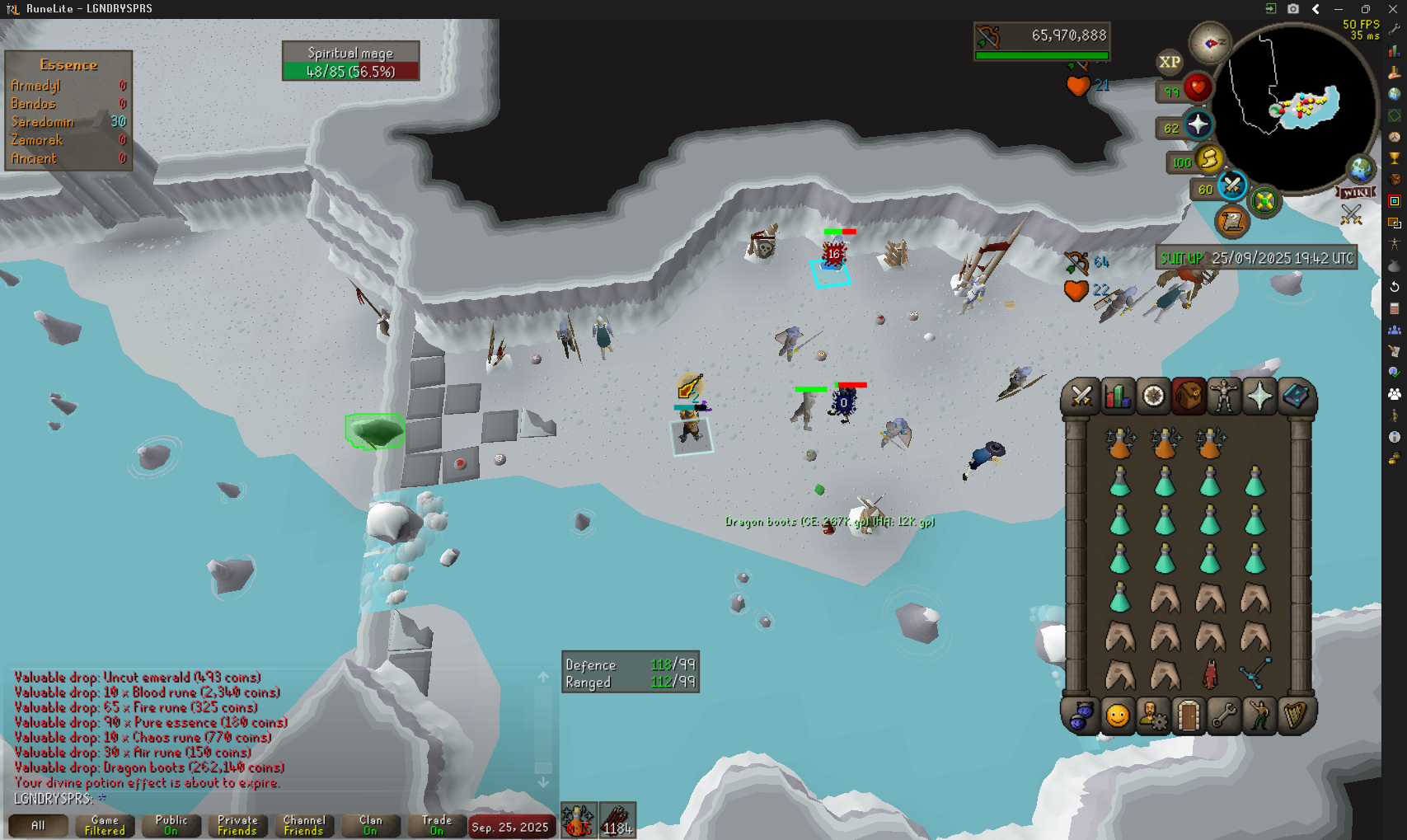
Task: Toggle run energy boot orb
Action: point(1208,158)
